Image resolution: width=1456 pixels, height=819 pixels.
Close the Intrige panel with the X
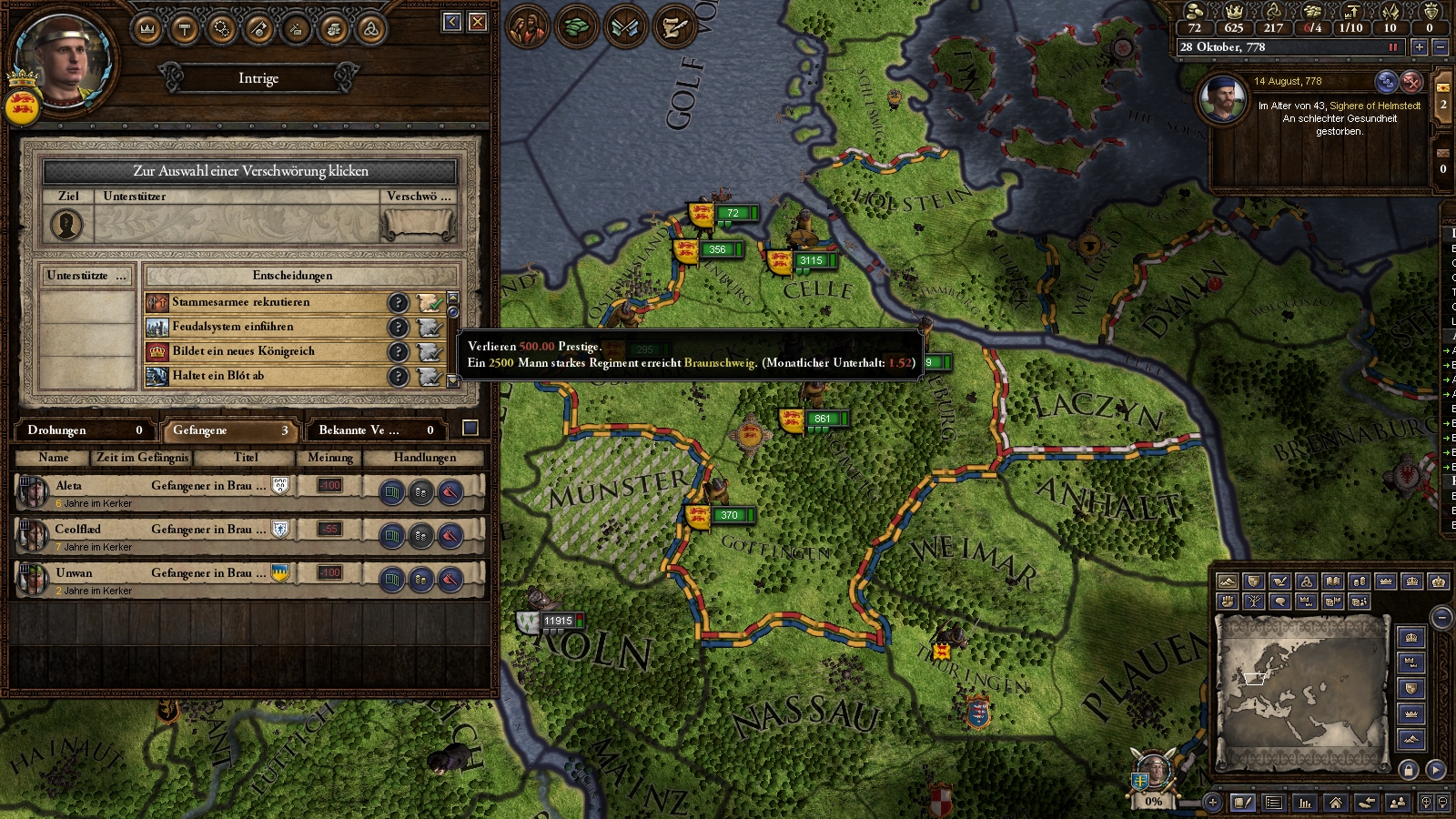478,22
